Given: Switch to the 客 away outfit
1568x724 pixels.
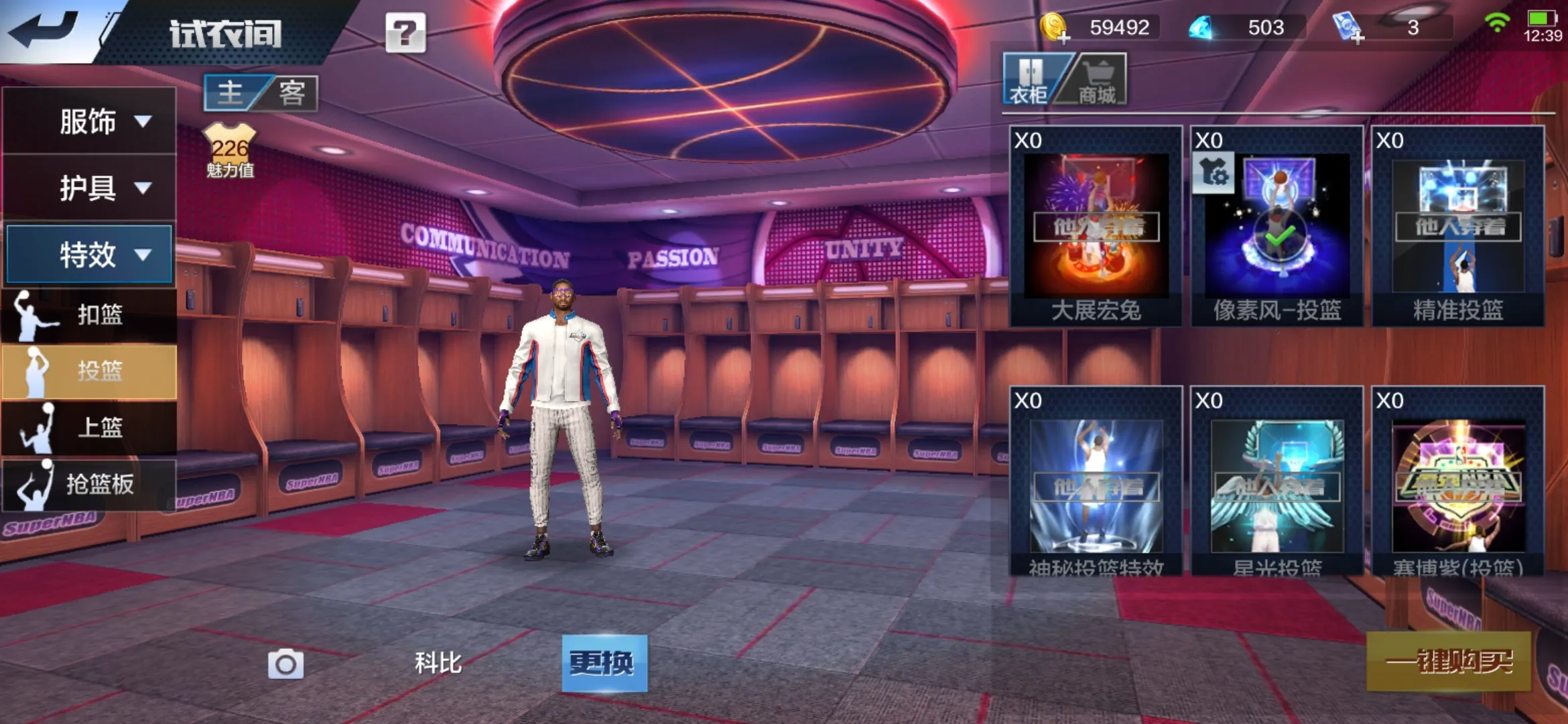Looking at the screenshot, I should [292, 93].
